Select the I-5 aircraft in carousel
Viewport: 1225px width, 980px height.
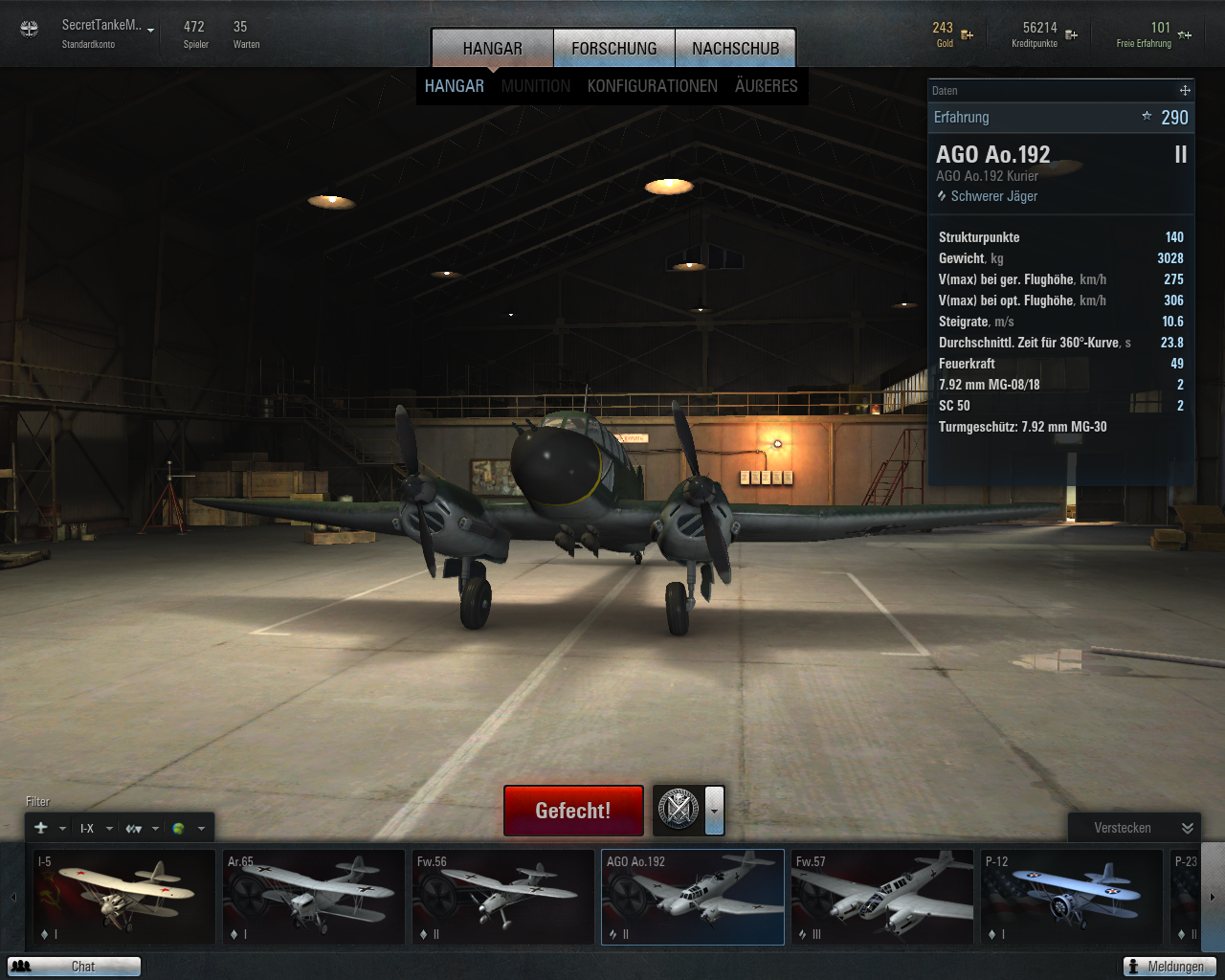(x=124, y=897)
